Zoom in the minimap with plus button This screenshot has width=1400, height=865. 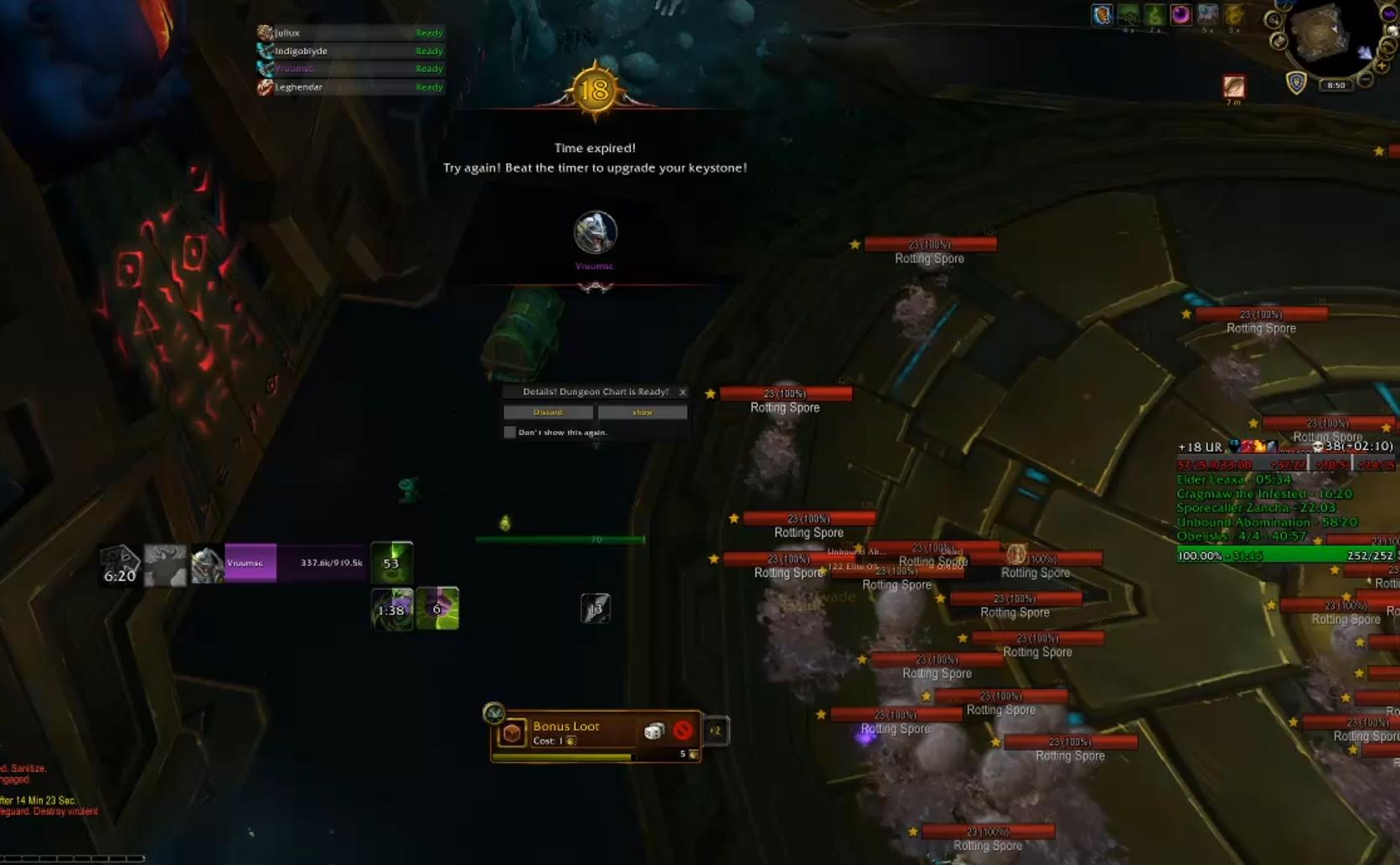[1382, 65]
